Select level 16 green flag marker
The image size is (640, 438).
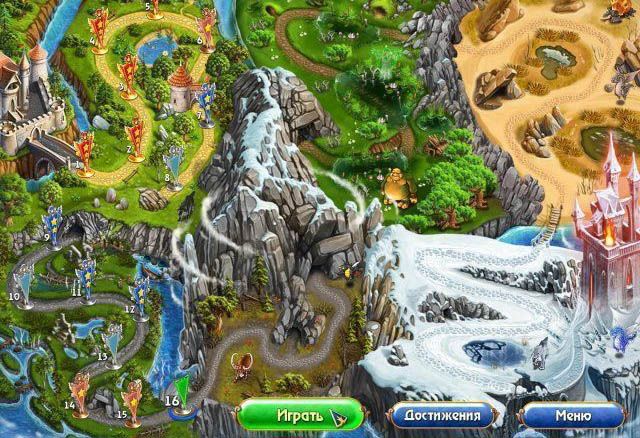pos(183,390)
